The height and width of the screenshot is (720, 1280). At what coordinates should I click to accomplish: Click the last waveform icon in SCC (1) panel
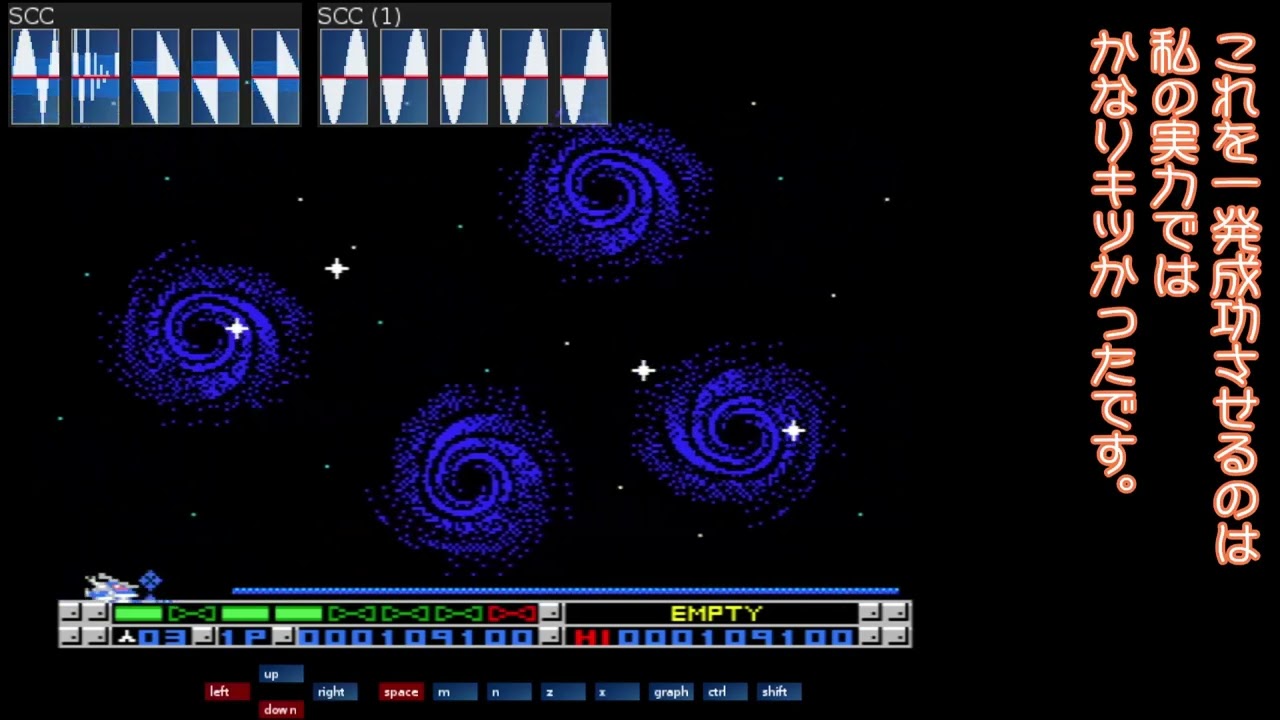(584, 77)
